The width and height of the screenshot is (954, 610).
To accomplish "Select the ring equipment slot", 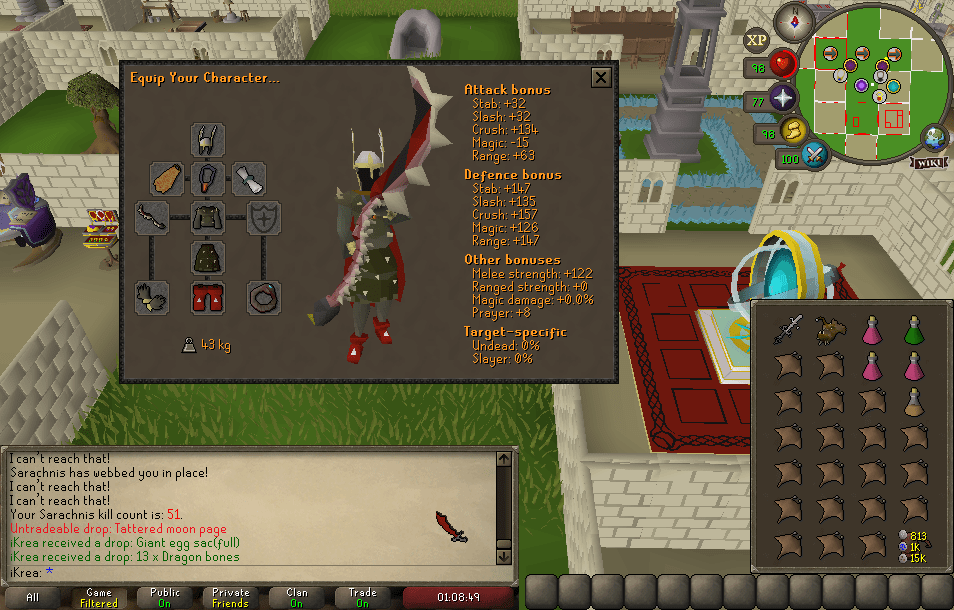I will point(264,297).
